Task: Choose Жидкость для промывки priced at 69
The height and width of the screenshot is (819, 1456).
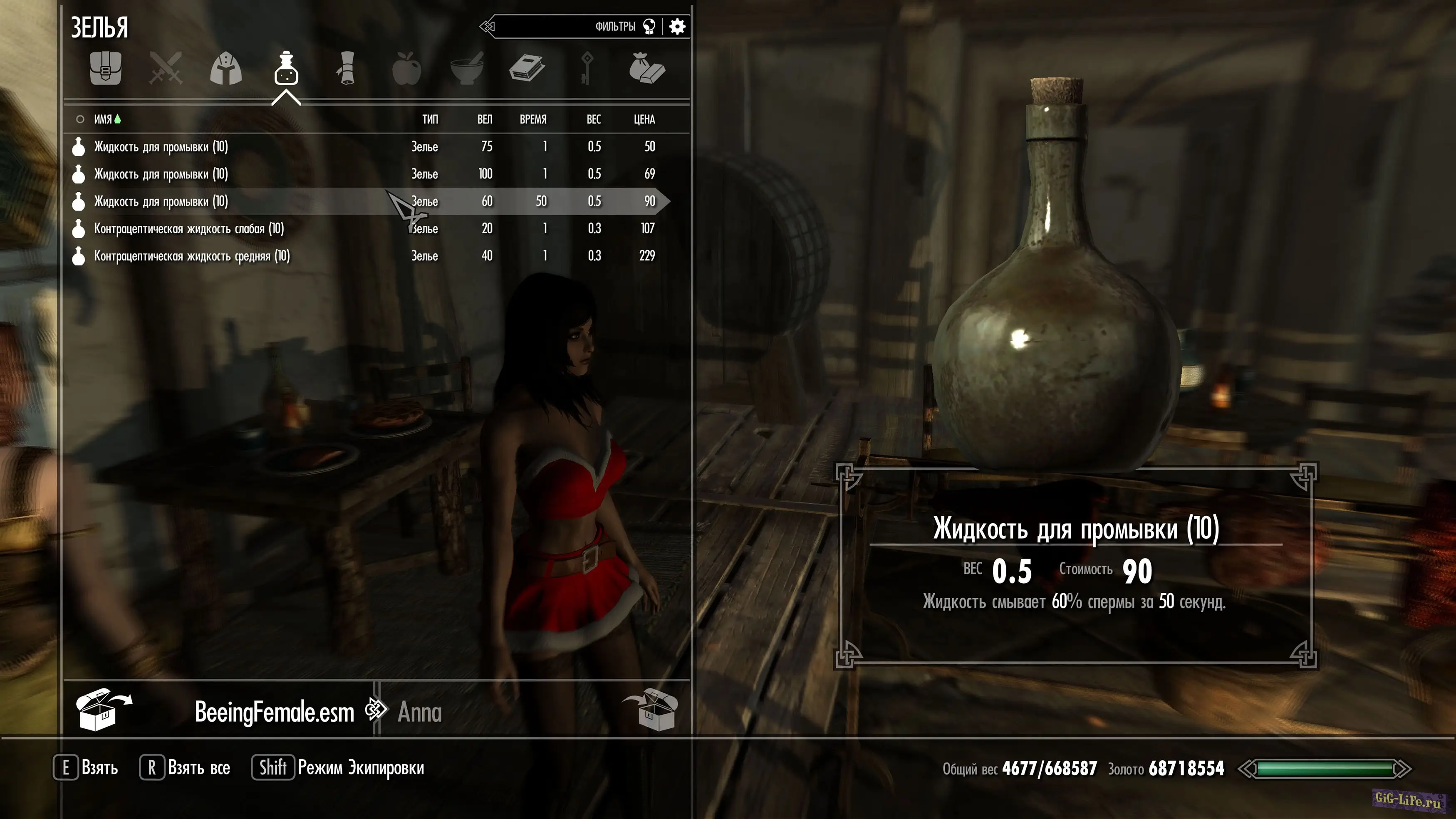Action: point(161,174)
